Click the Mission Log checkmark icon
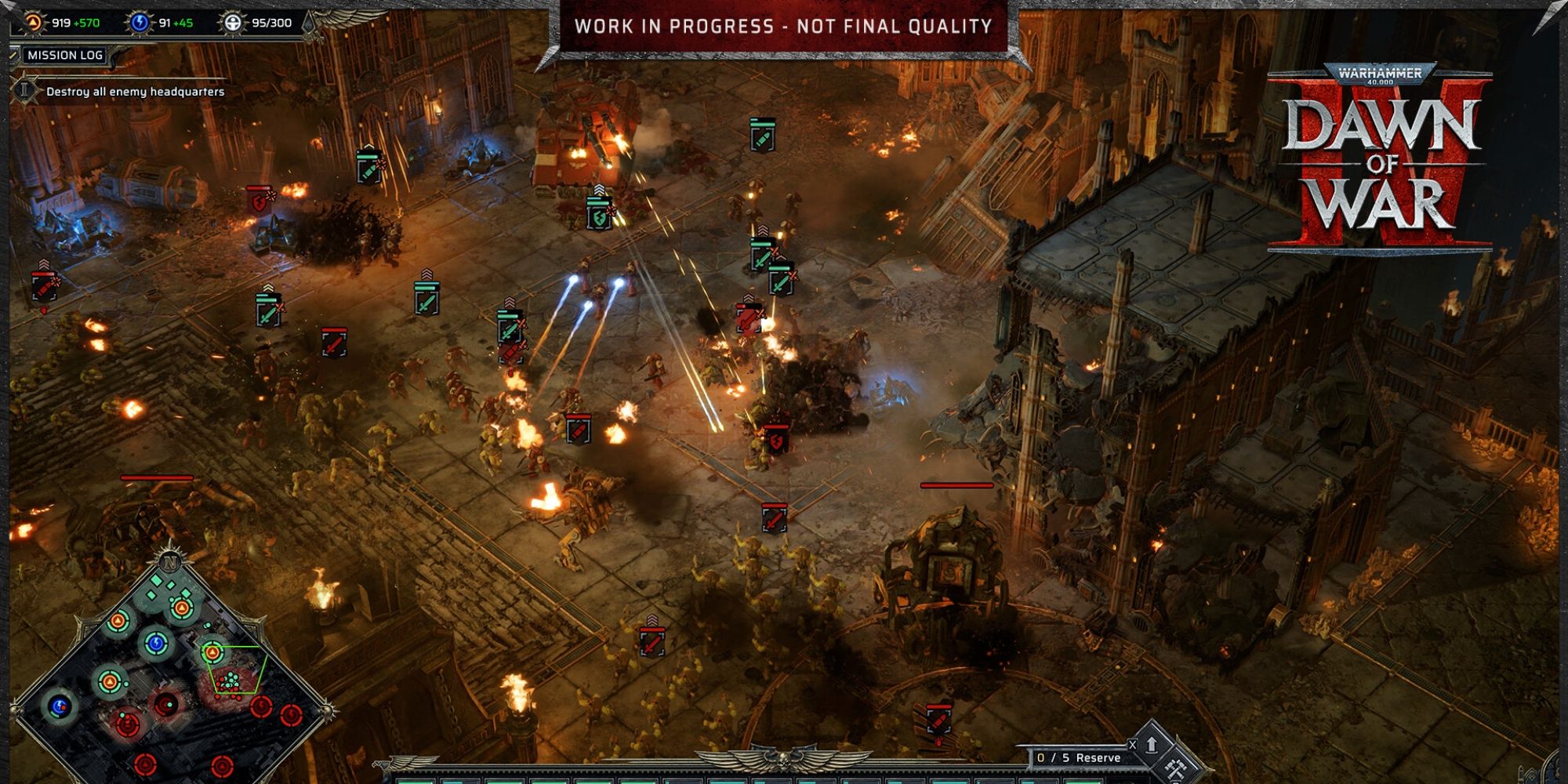This screenshot has width=1568, height=784. tap(13, 55)
